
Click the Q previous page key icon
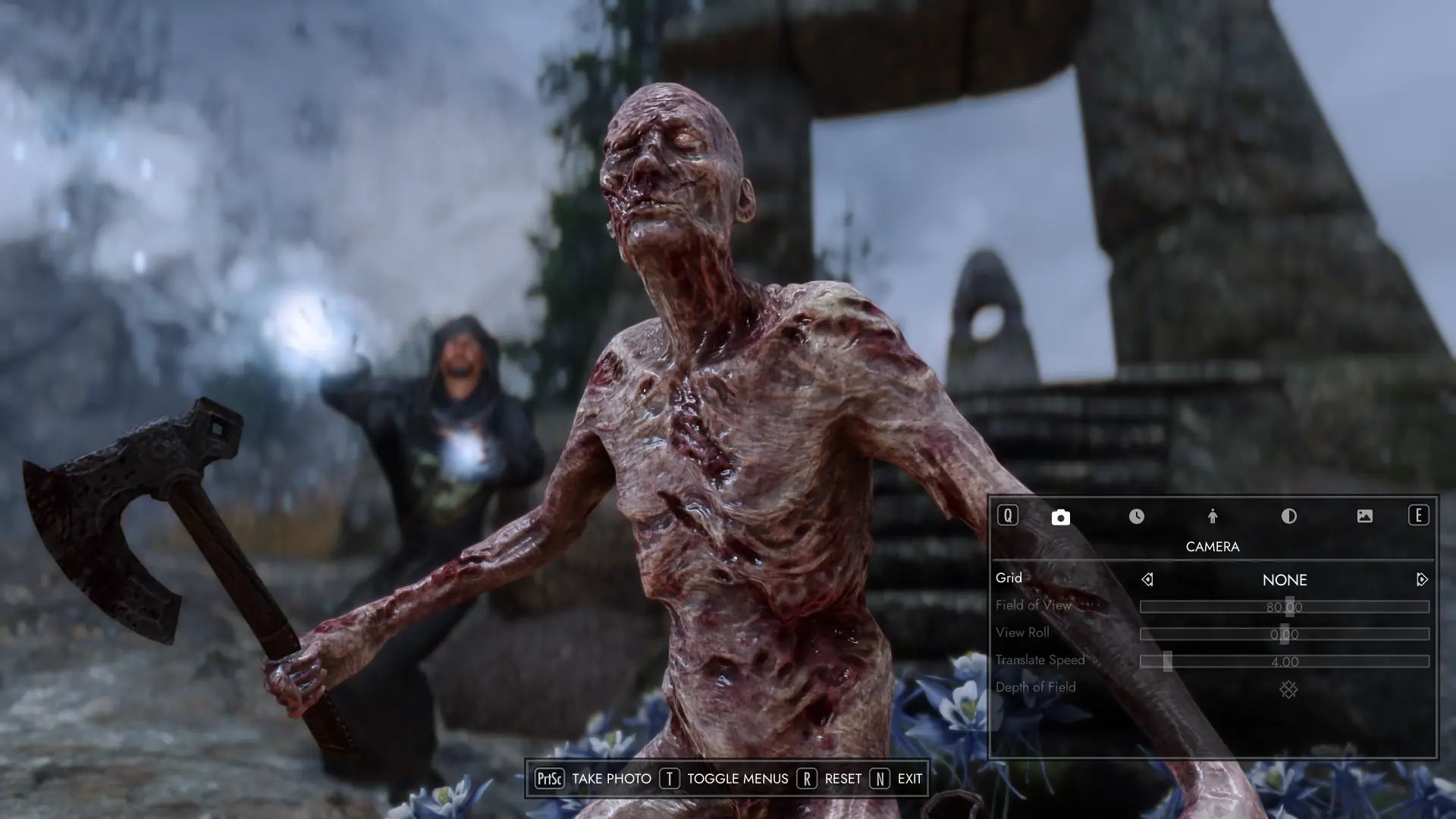tap(1006, 516)
